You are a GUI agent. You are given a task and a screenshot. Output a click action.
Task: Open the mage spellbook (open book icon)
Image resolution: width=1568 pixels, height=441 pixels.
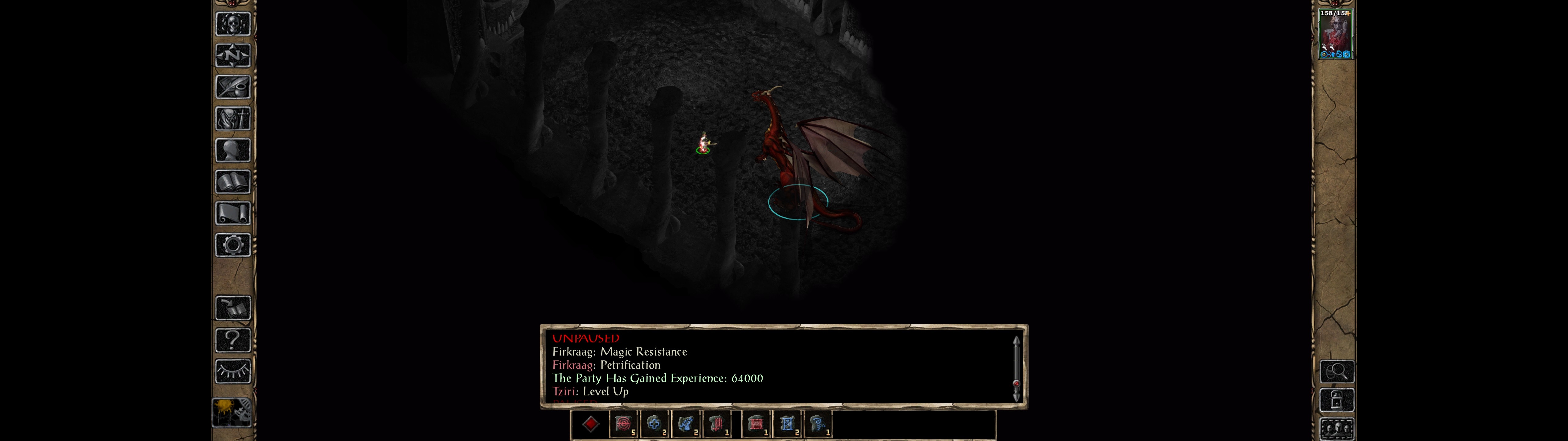(232, 182)
